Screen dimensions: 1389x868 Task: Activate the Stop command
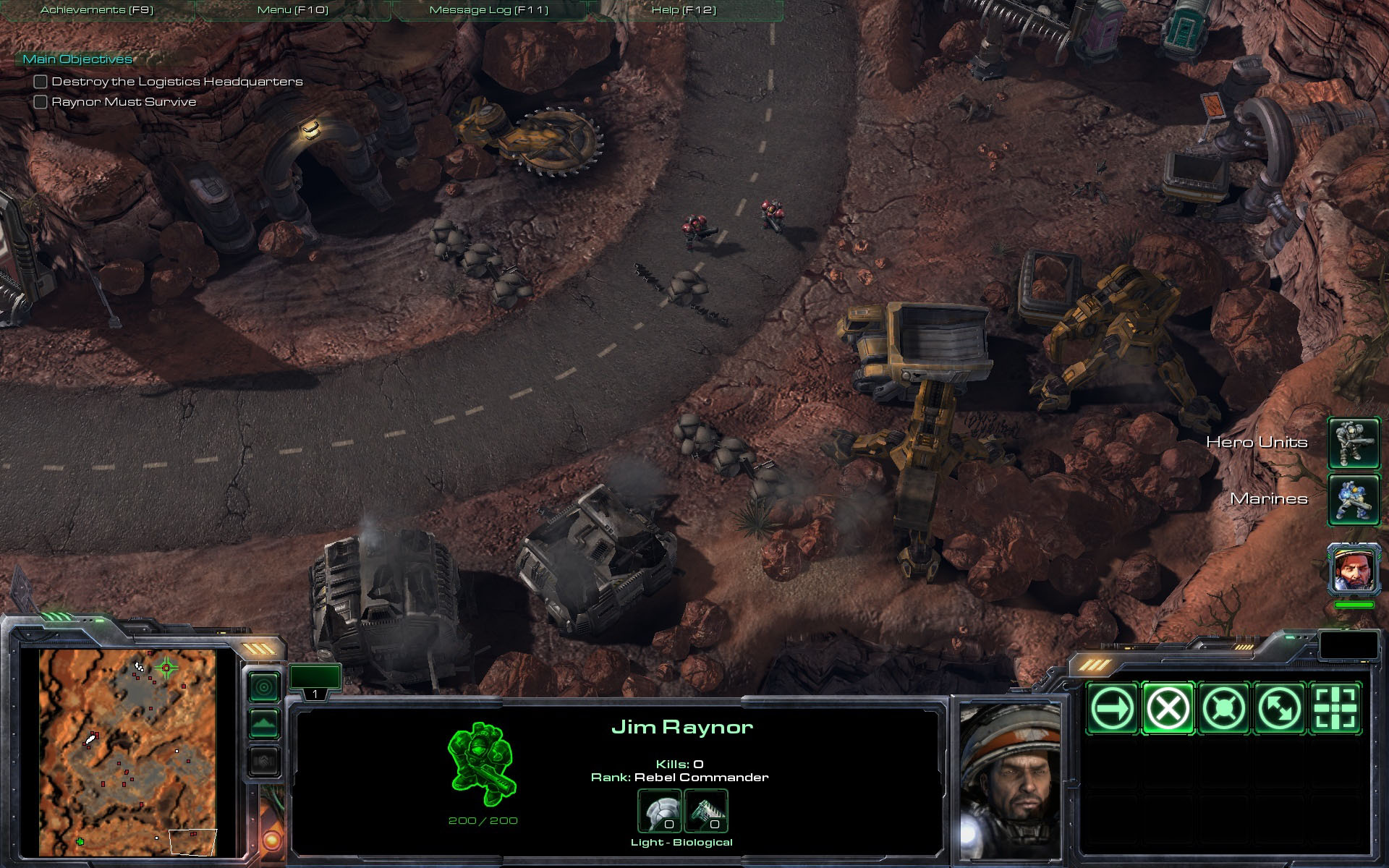coord(1168,707)
